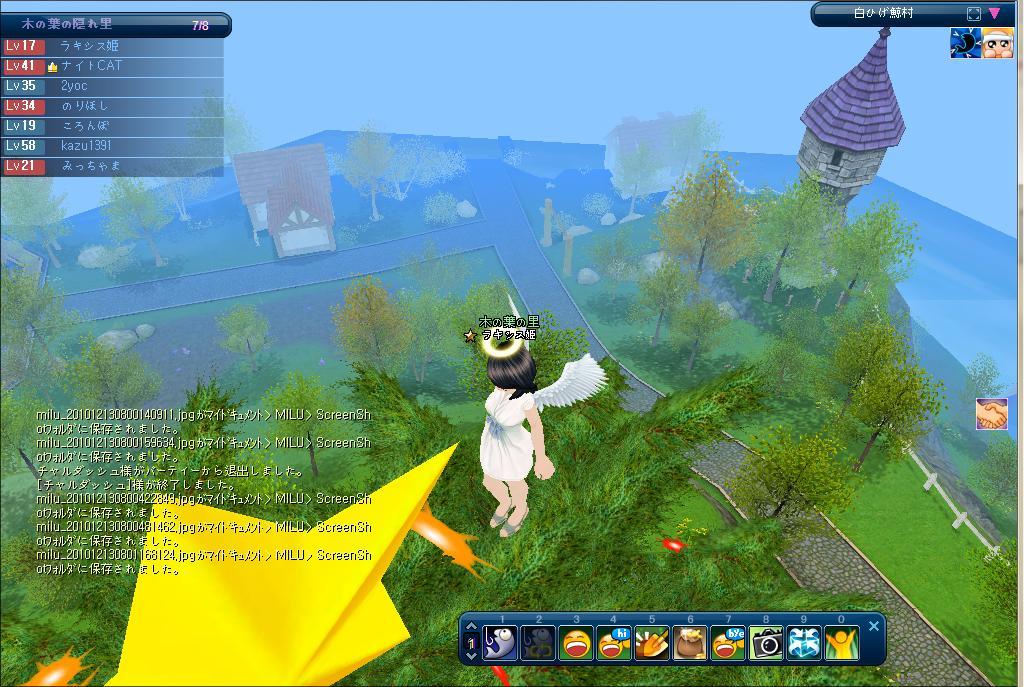
Task: Toggle the pink triangle map dropdown
Action: coord(994,14)
